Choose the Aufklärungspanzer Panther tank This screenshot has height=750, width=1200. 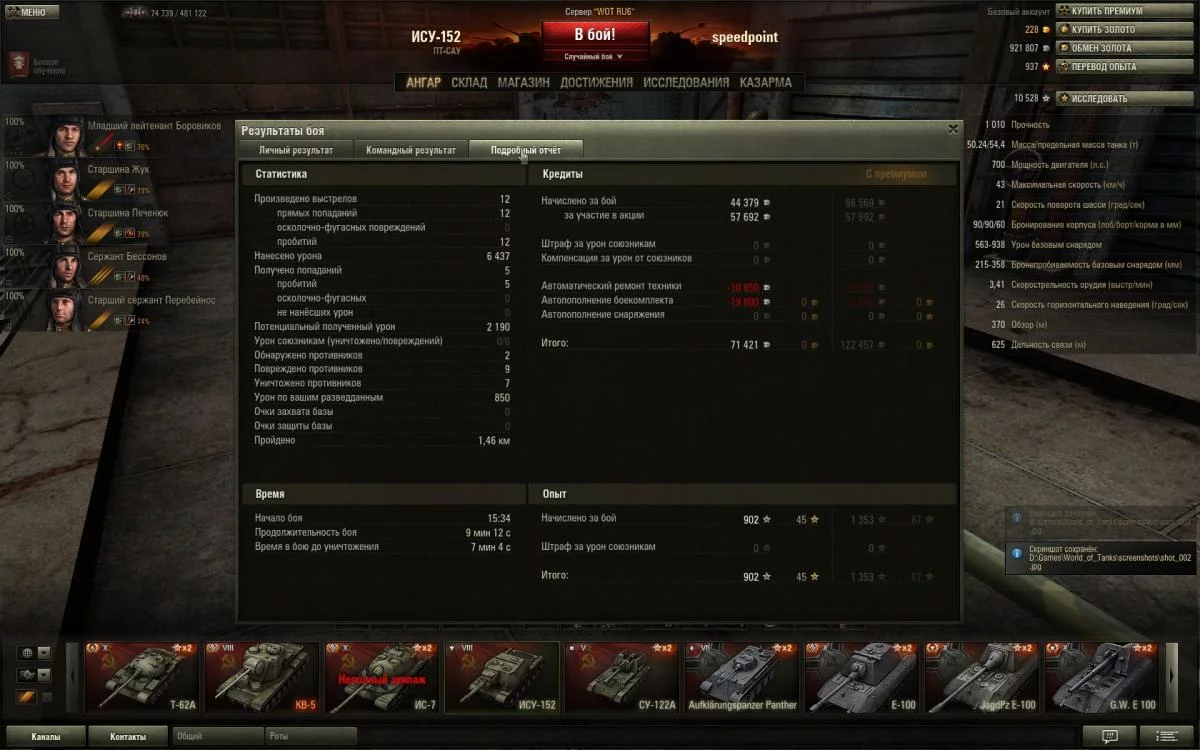pos(742,677)
